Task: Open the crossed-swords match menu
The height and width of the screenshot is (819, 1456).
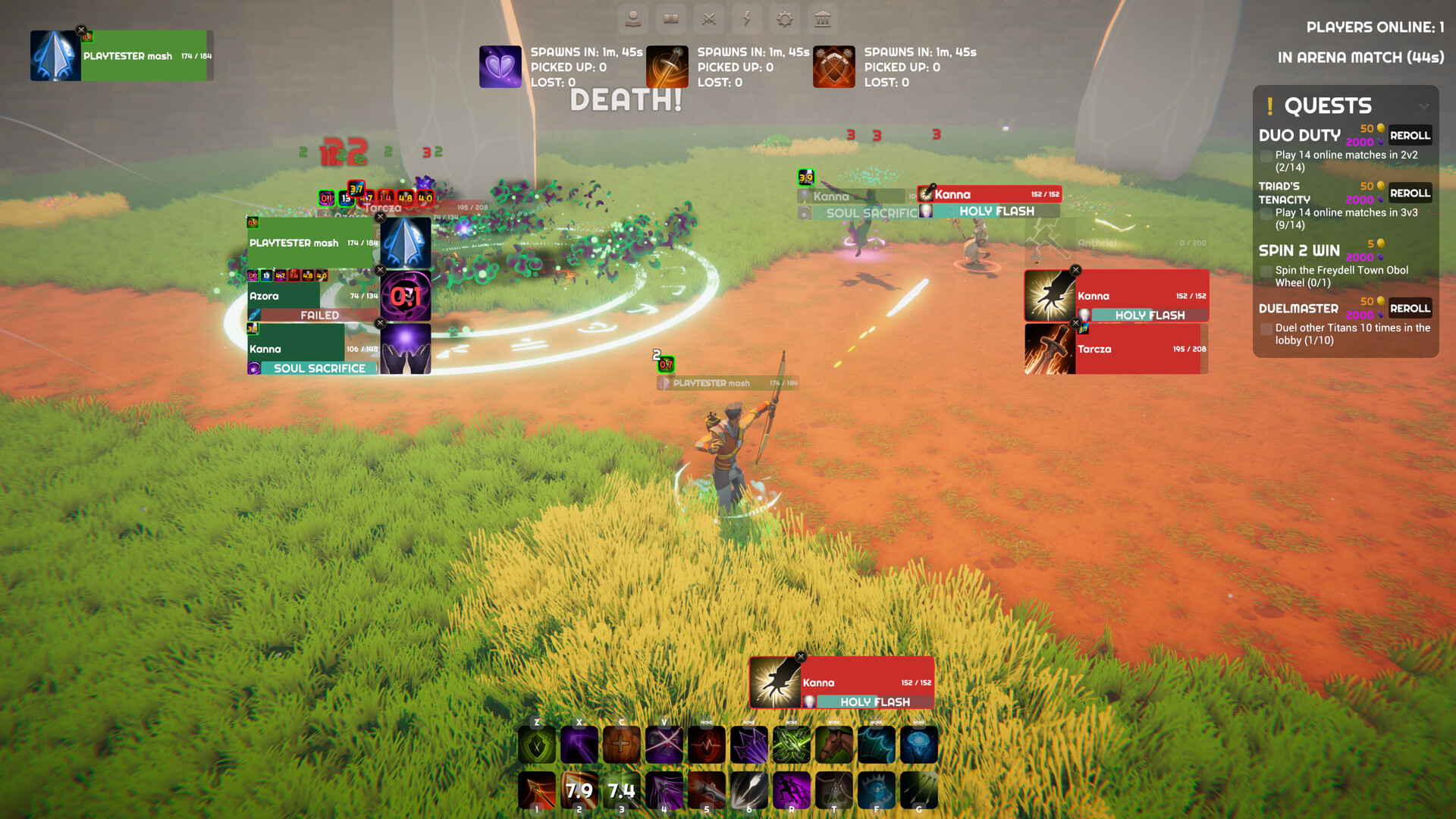Action: point(709,20)
